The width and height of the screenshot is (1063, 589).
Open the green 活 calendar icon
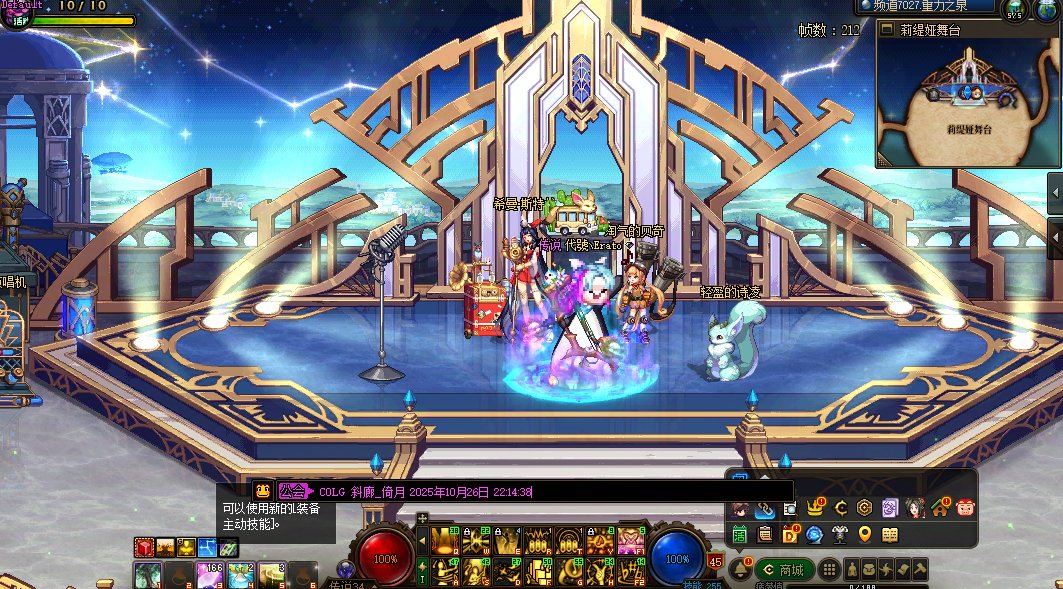[740, 535]
